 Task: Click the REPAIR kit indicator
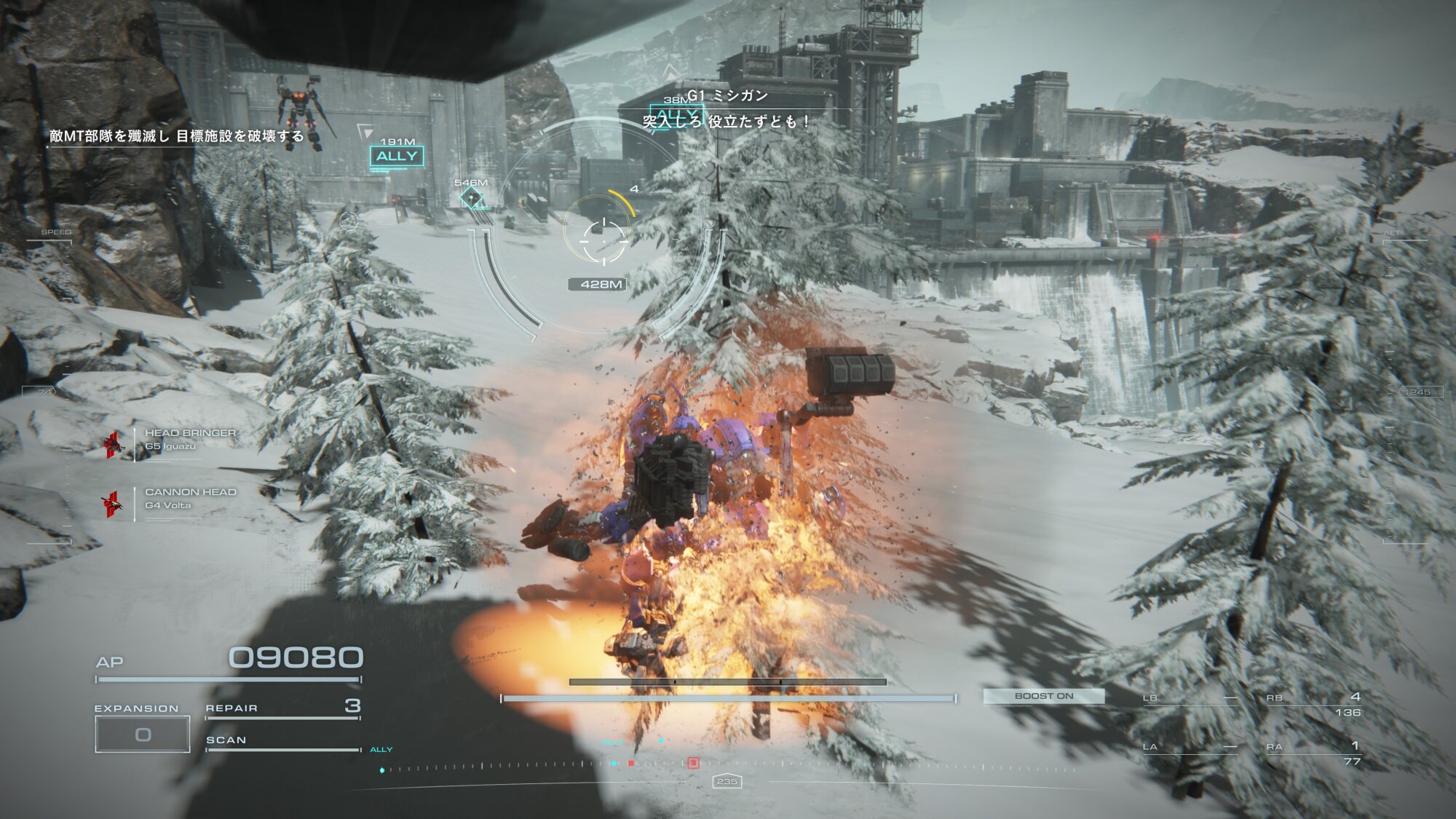[282, 708]
